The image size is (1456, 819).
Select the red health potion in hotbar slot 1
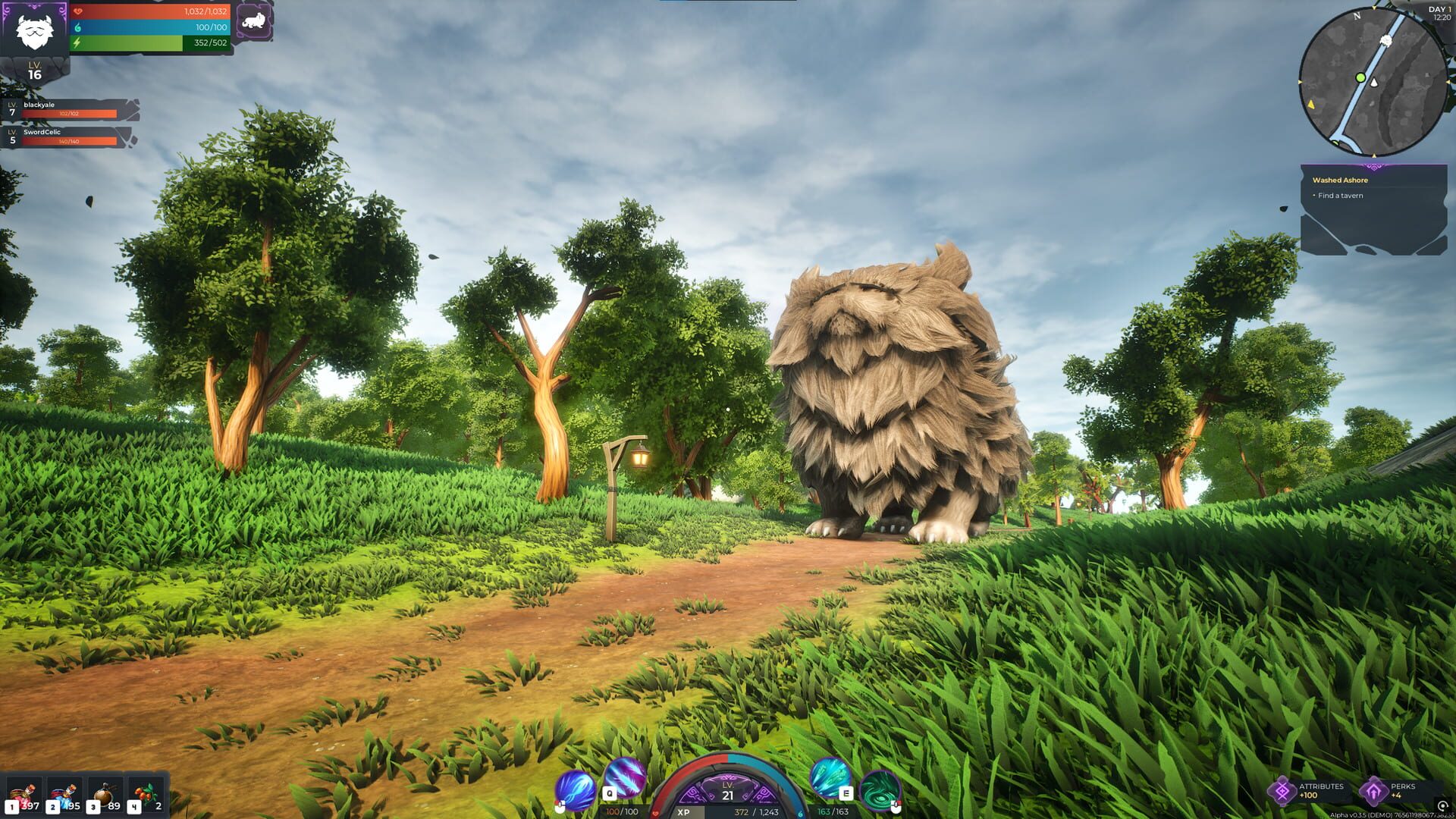(x=23, y=794)
